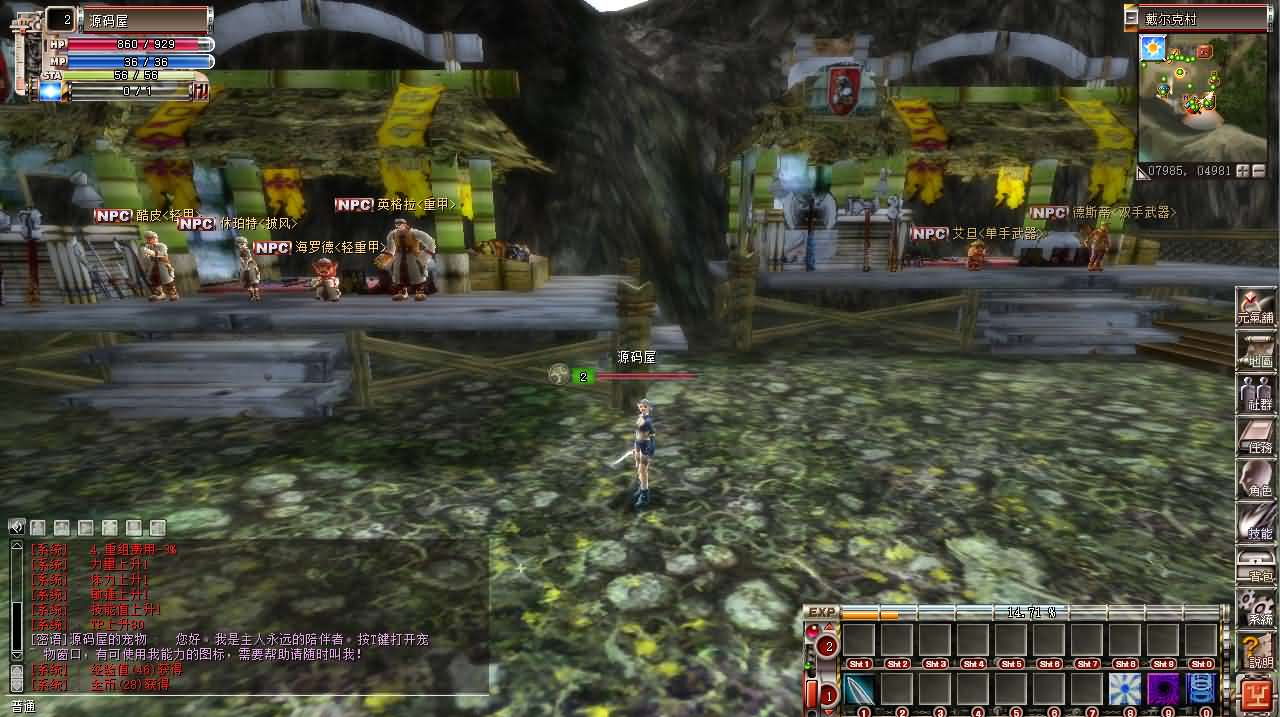
Task: Click the chat log scroll-up arrow
Action: coord(16,546)
